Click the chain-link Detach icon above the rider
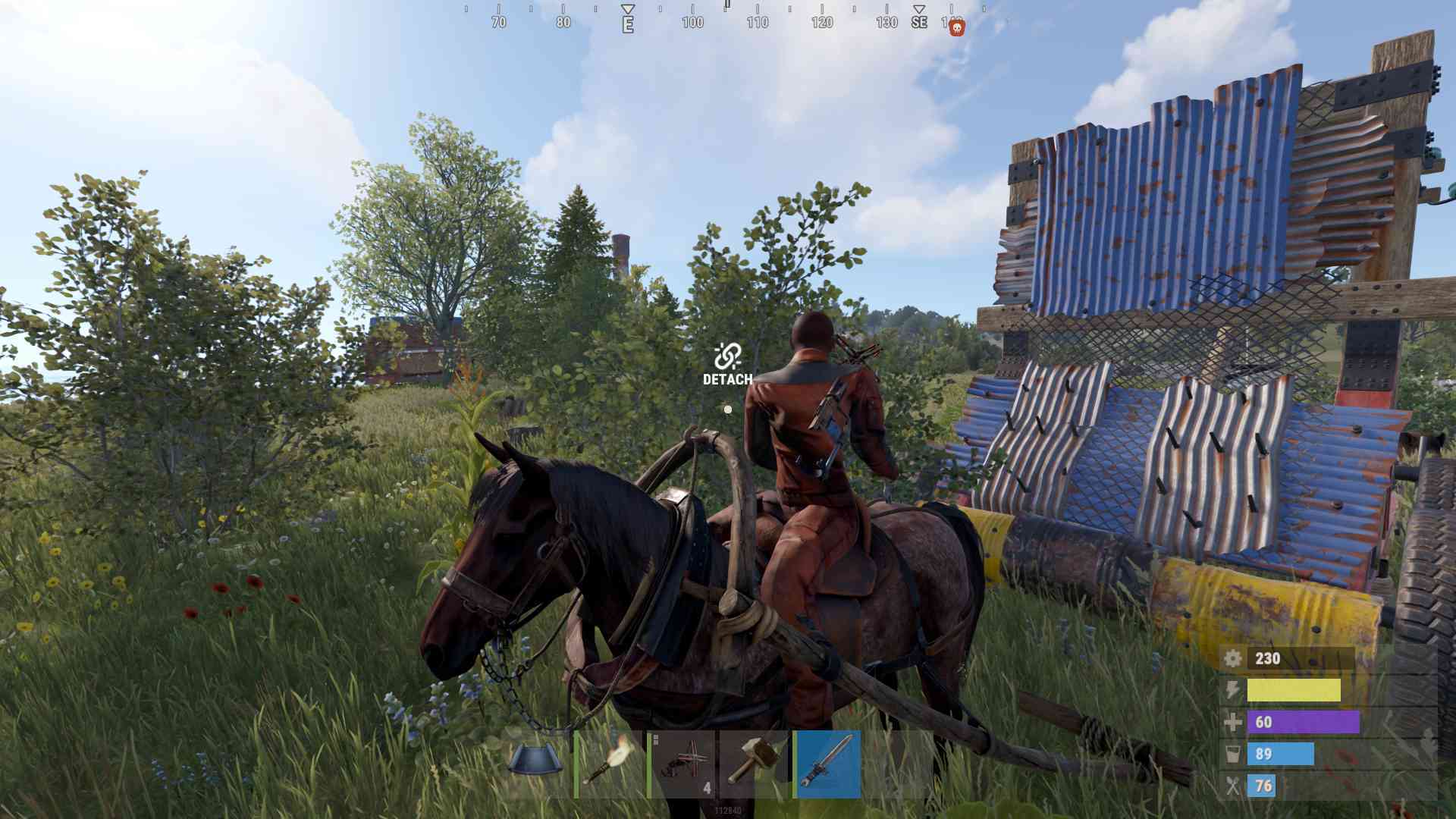This screenshot has height=819, width=1456. tap(726, 353)
